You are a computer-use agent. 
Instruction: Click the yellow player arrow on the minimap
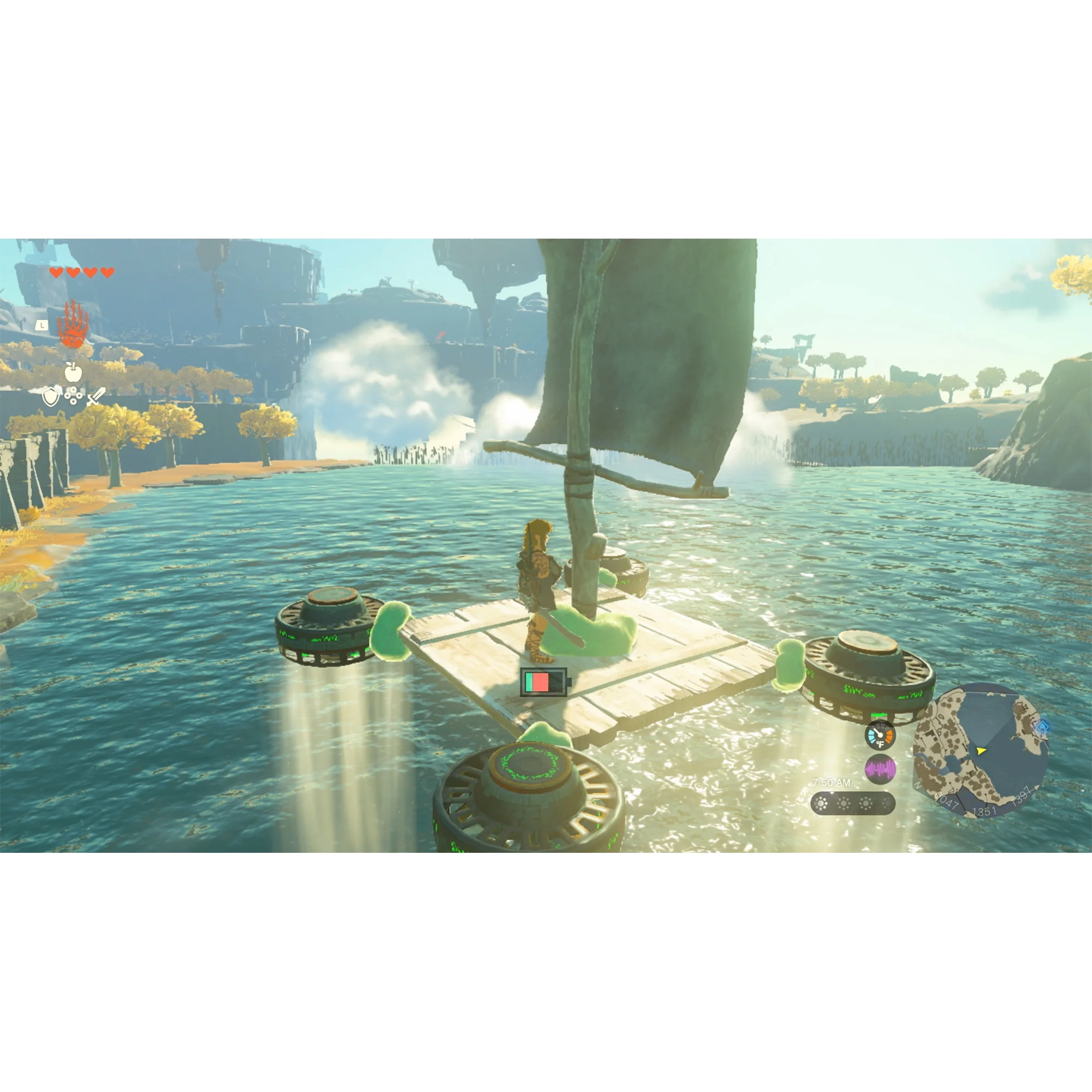pyautogui.click(x=981, y=752)
